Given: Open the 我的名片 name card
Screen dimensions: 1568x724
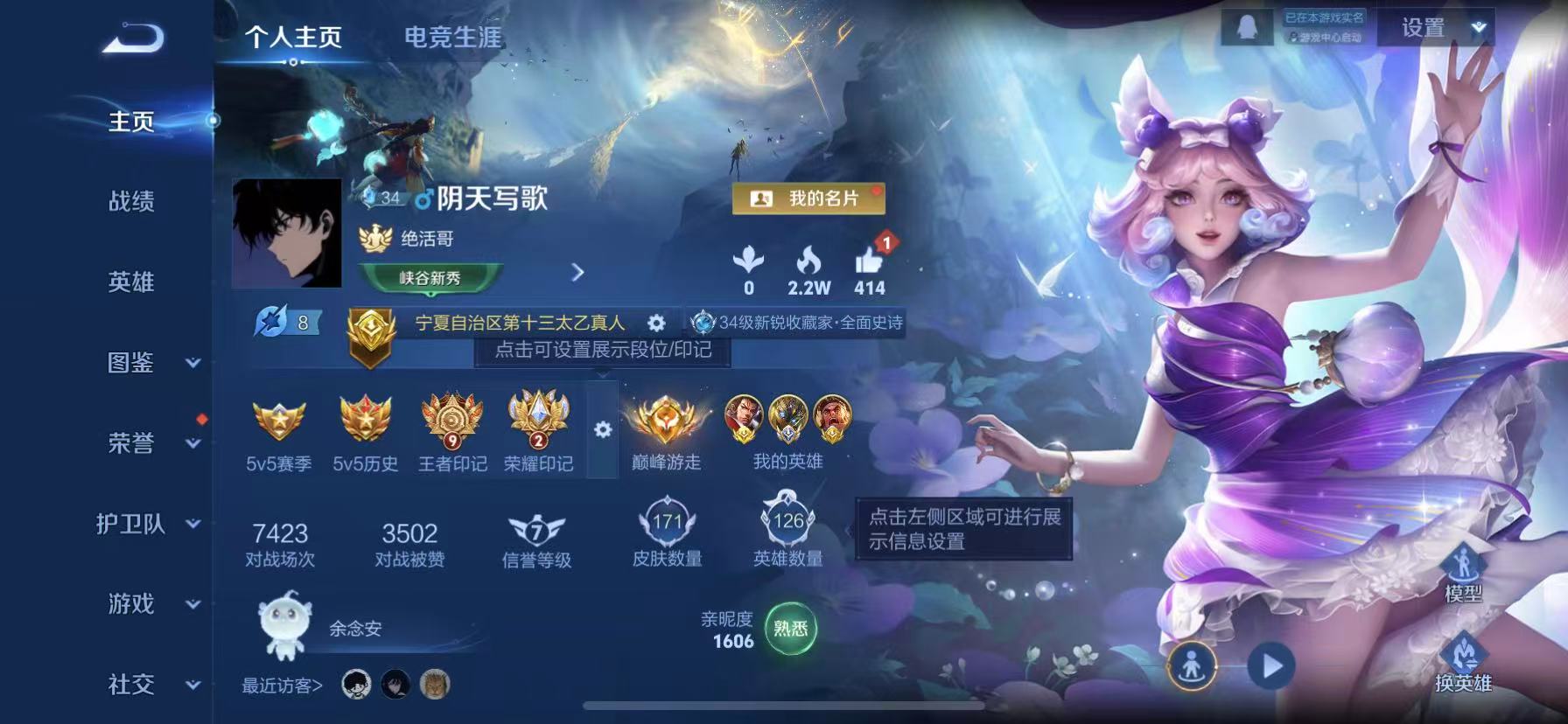Looking at the screenshot, I should pyautogui.click(x=809, y=199).
